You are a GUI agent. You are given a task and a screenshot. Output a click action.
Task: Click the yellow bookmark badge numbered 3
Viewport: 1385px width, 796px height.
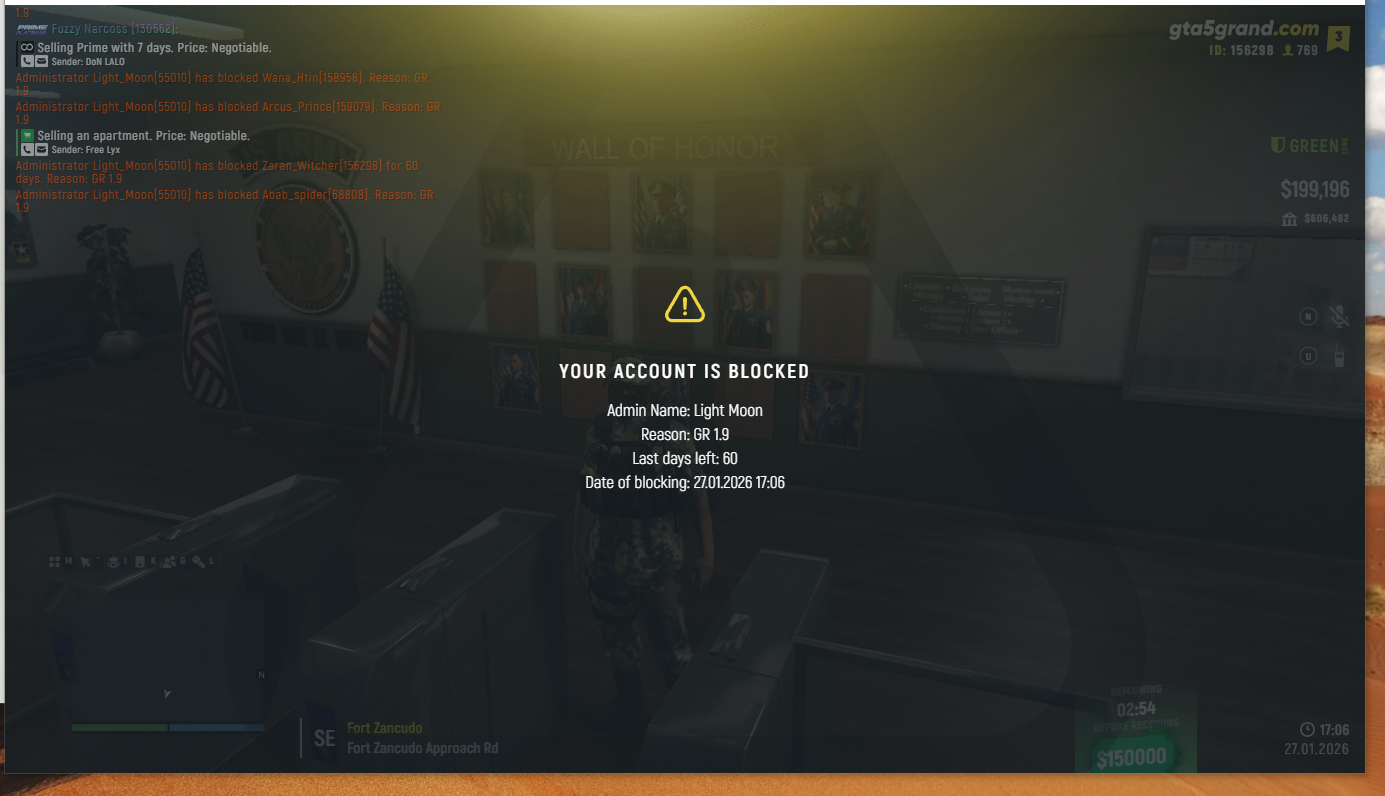pos(1338,39)
